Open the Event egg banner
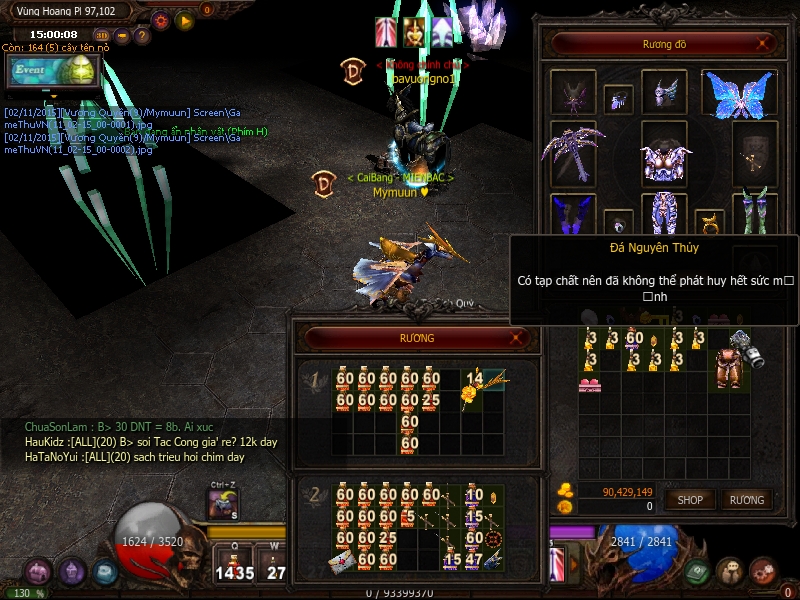The width and height of the screenshot is (800, 600). (x=52, y=71)
